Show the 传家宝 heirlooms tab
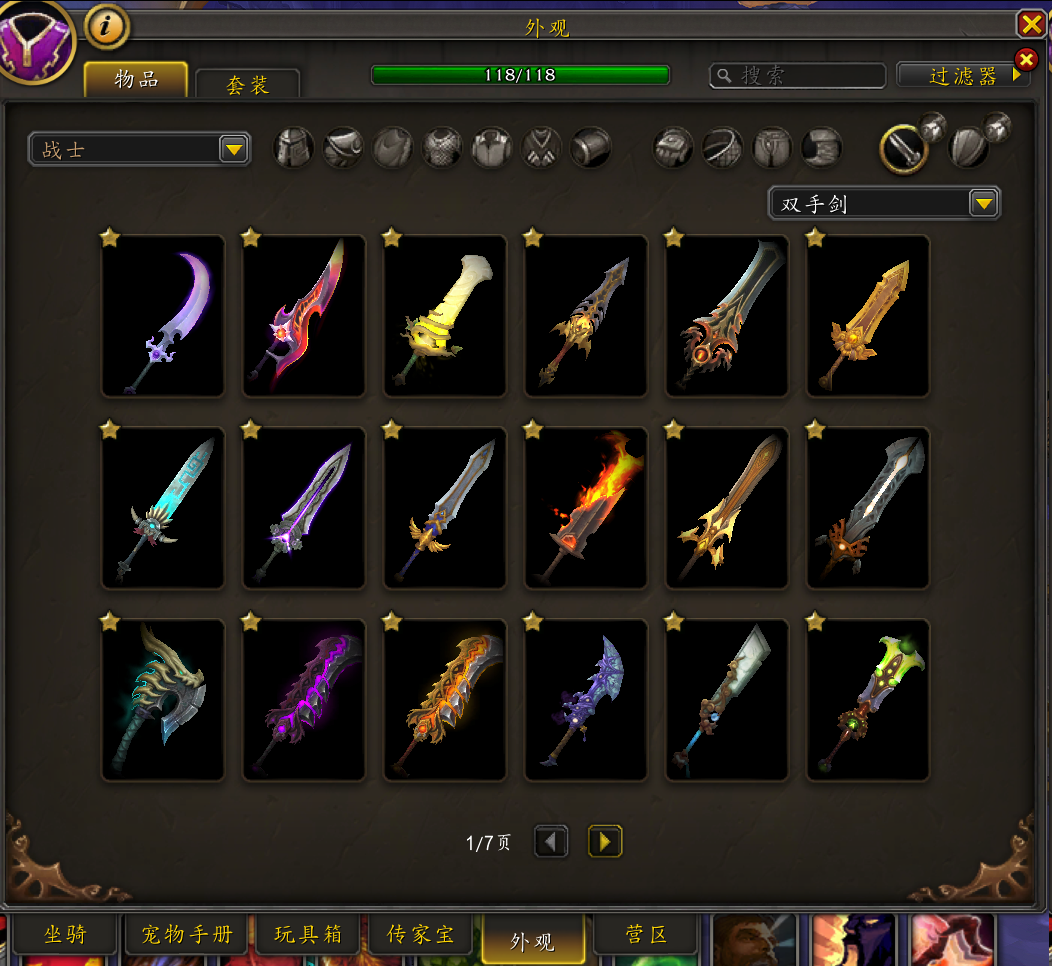The image size is (1052, 966). coord(421,935)
